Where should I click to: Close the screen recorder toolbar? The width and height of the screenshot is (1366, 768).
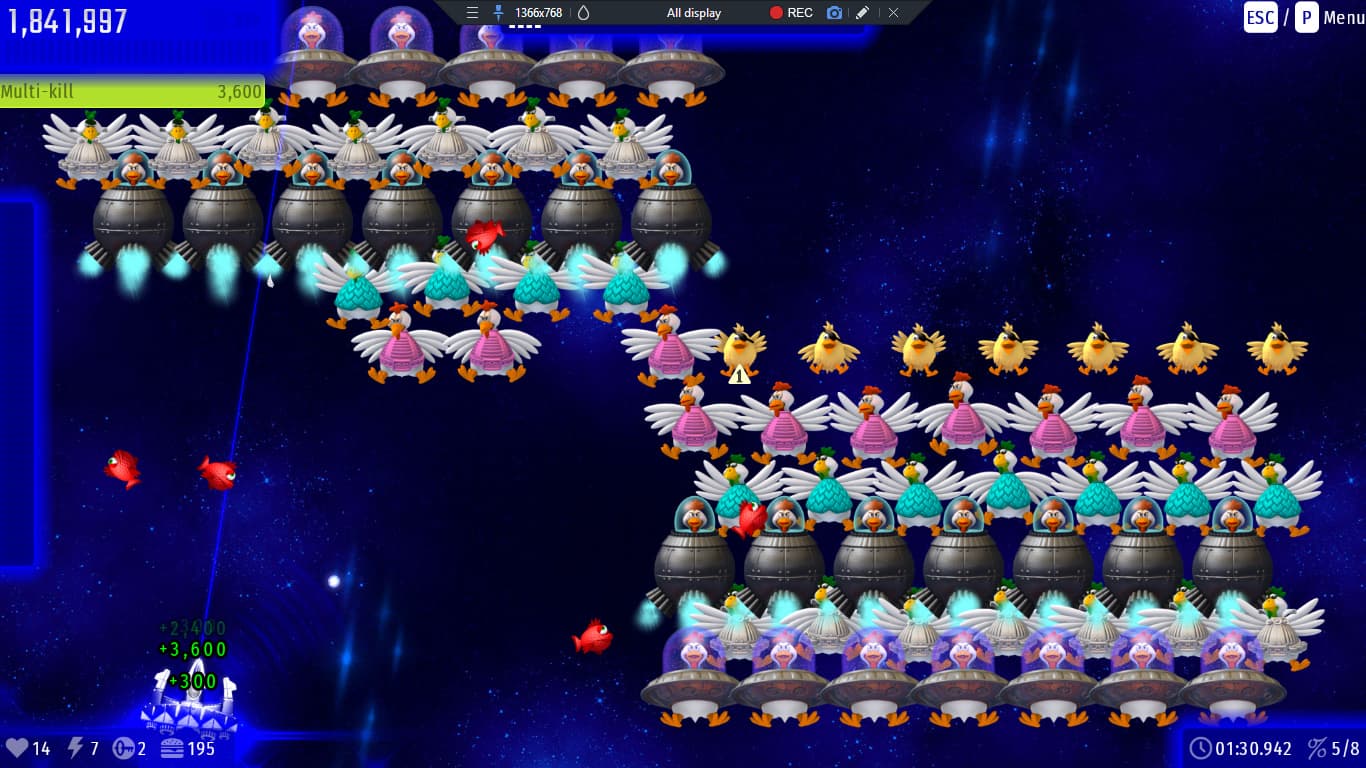coord(893,13)
